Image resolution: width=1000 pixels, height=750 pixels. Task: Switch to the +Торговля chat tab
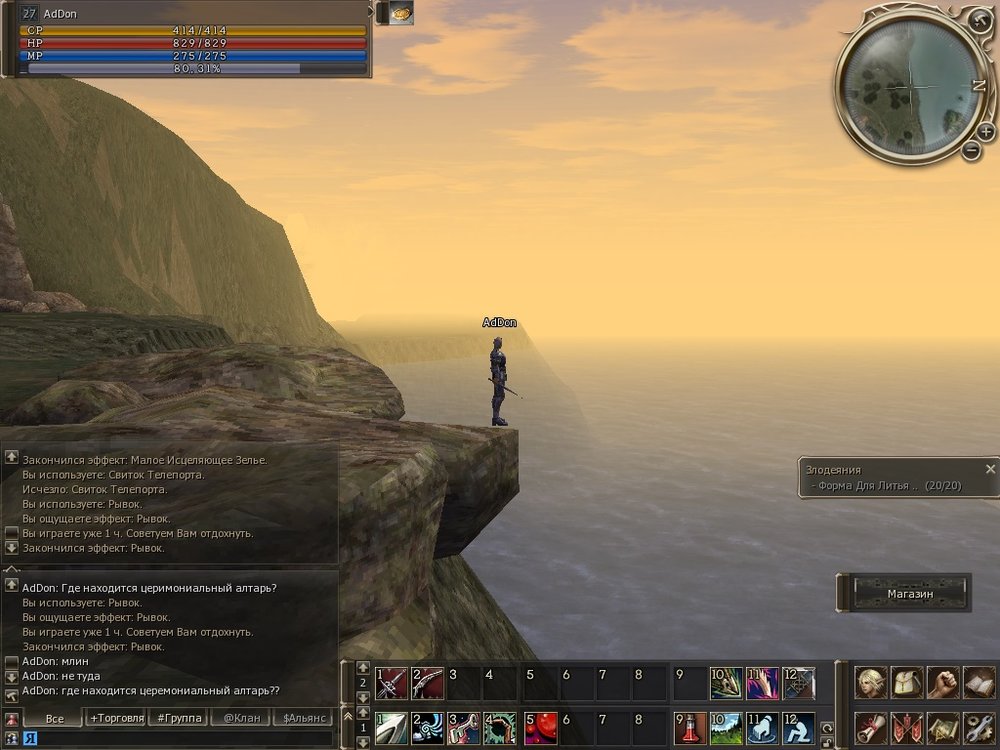(116, 718)
